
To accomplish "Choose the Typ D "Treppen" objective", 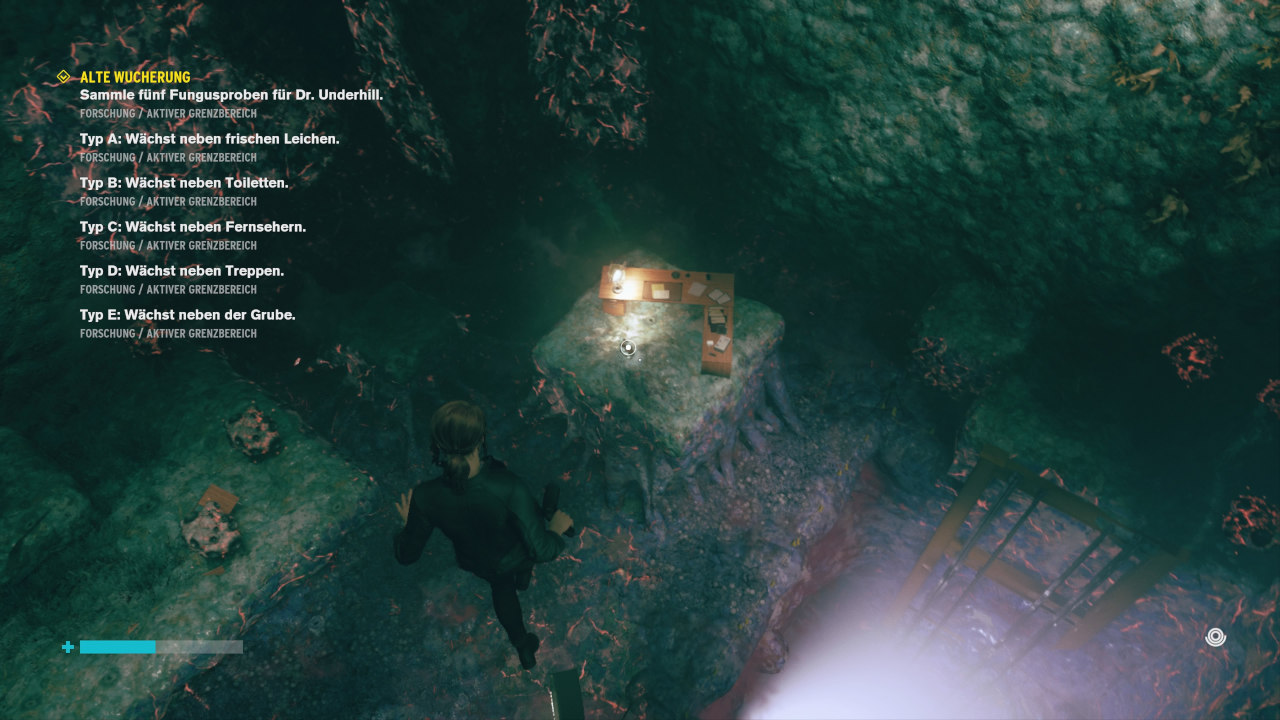I will pyautogui.click(x=181, y=271).
